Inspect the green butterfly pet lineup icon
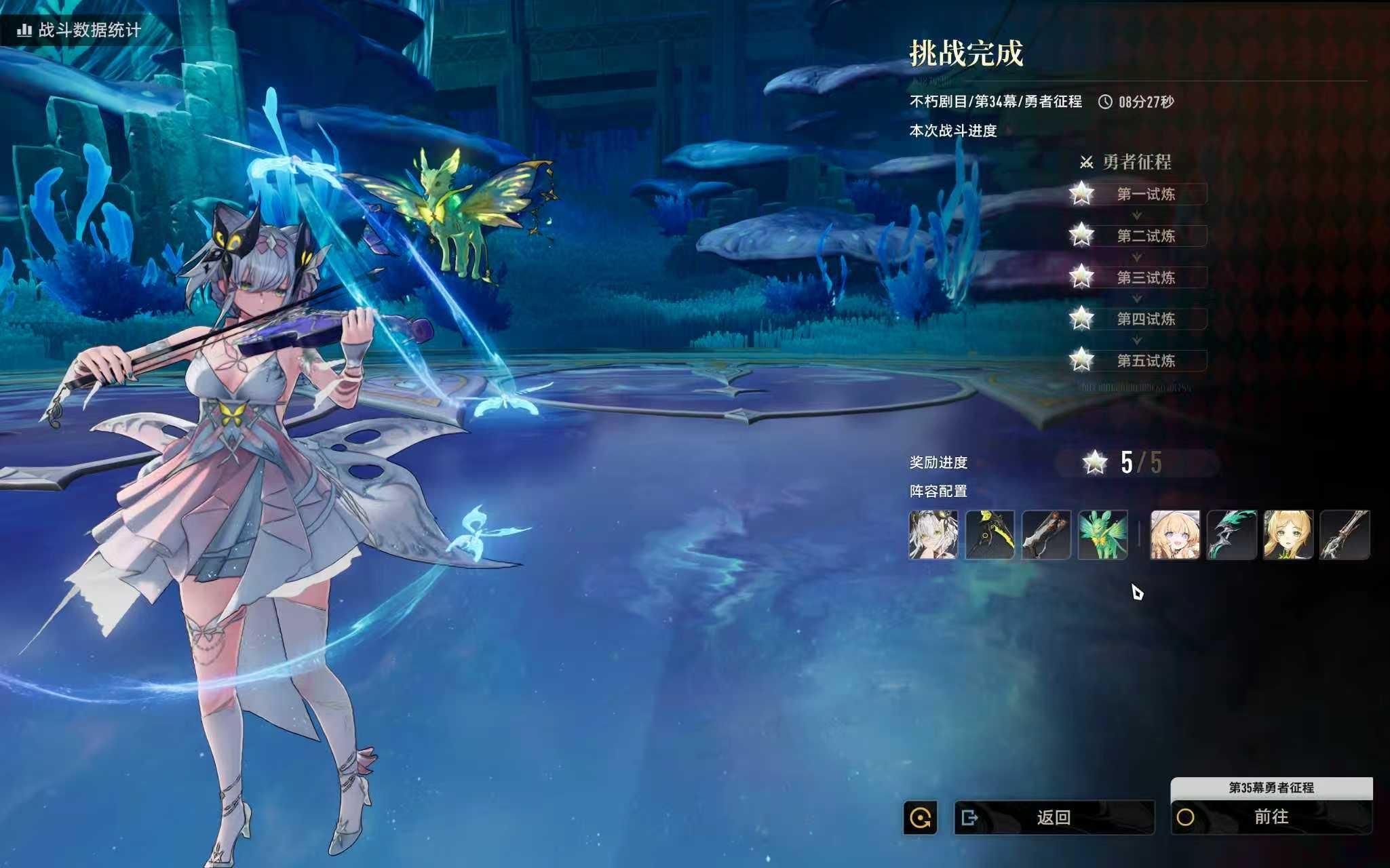Screen dimensions: 1390x868 click(x=1103, y=535)
